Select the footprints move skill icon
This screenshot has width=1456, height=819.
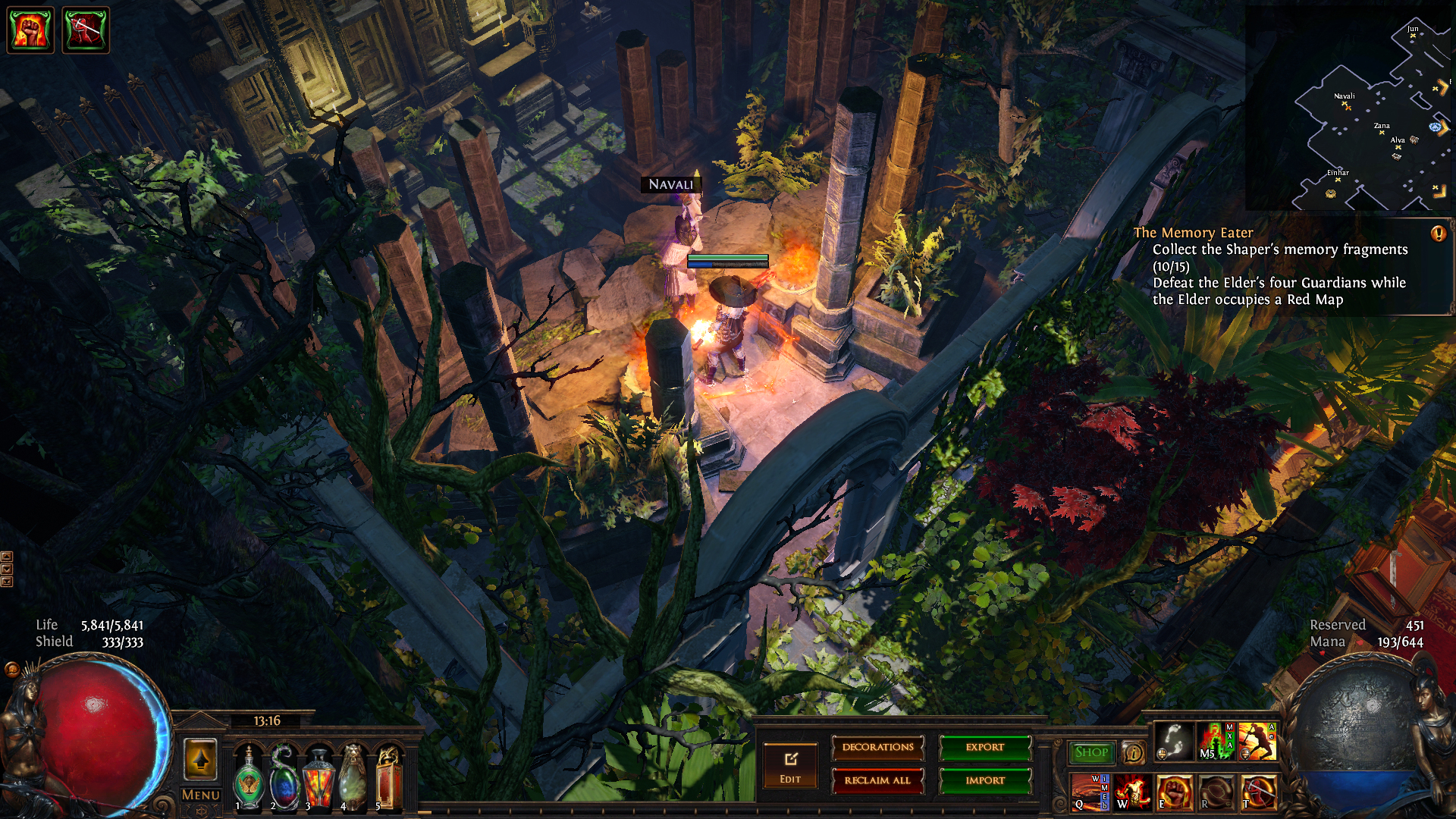1173,741
